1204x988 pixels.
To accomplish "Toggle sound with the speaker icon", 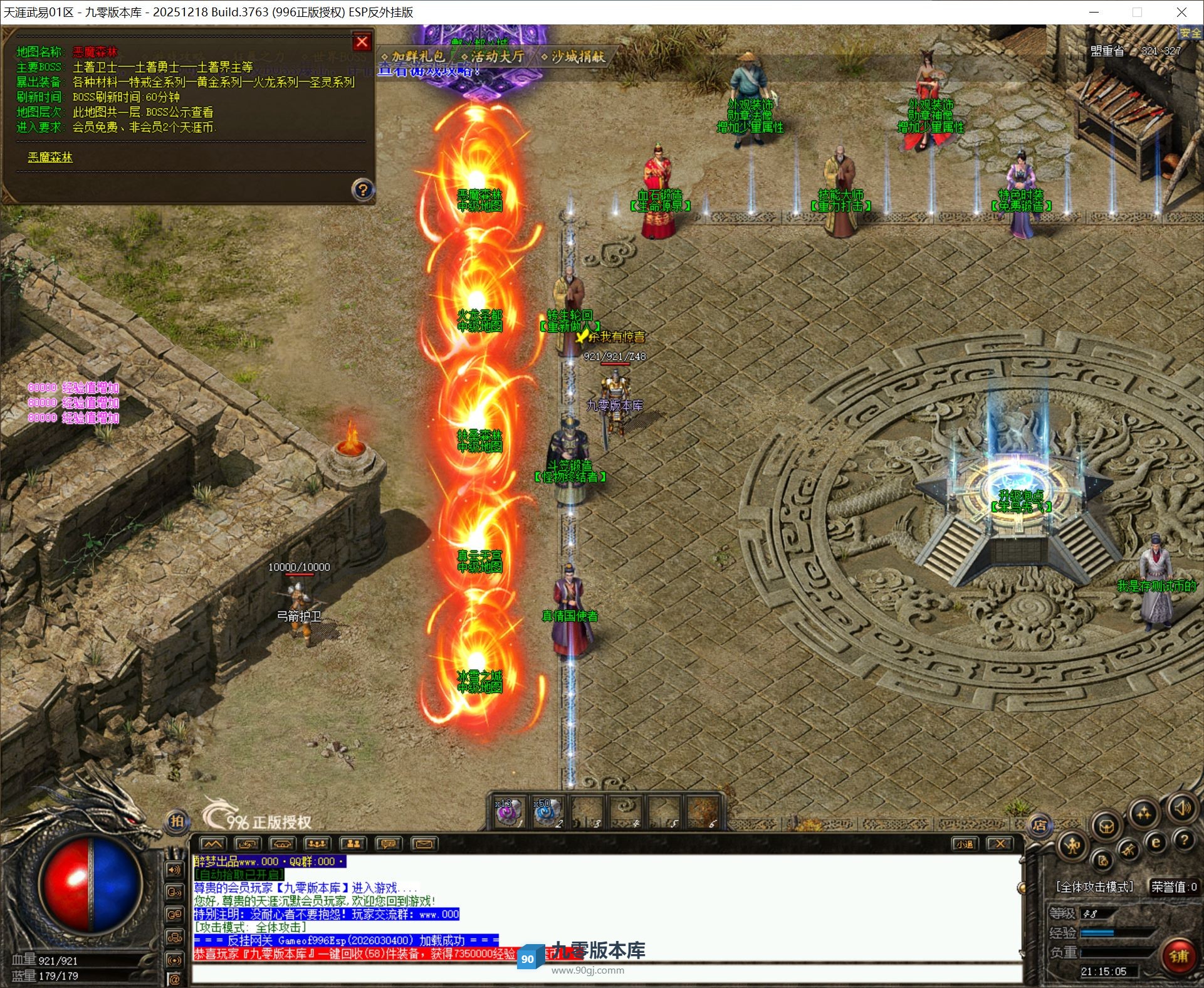I will (1181, 809).
